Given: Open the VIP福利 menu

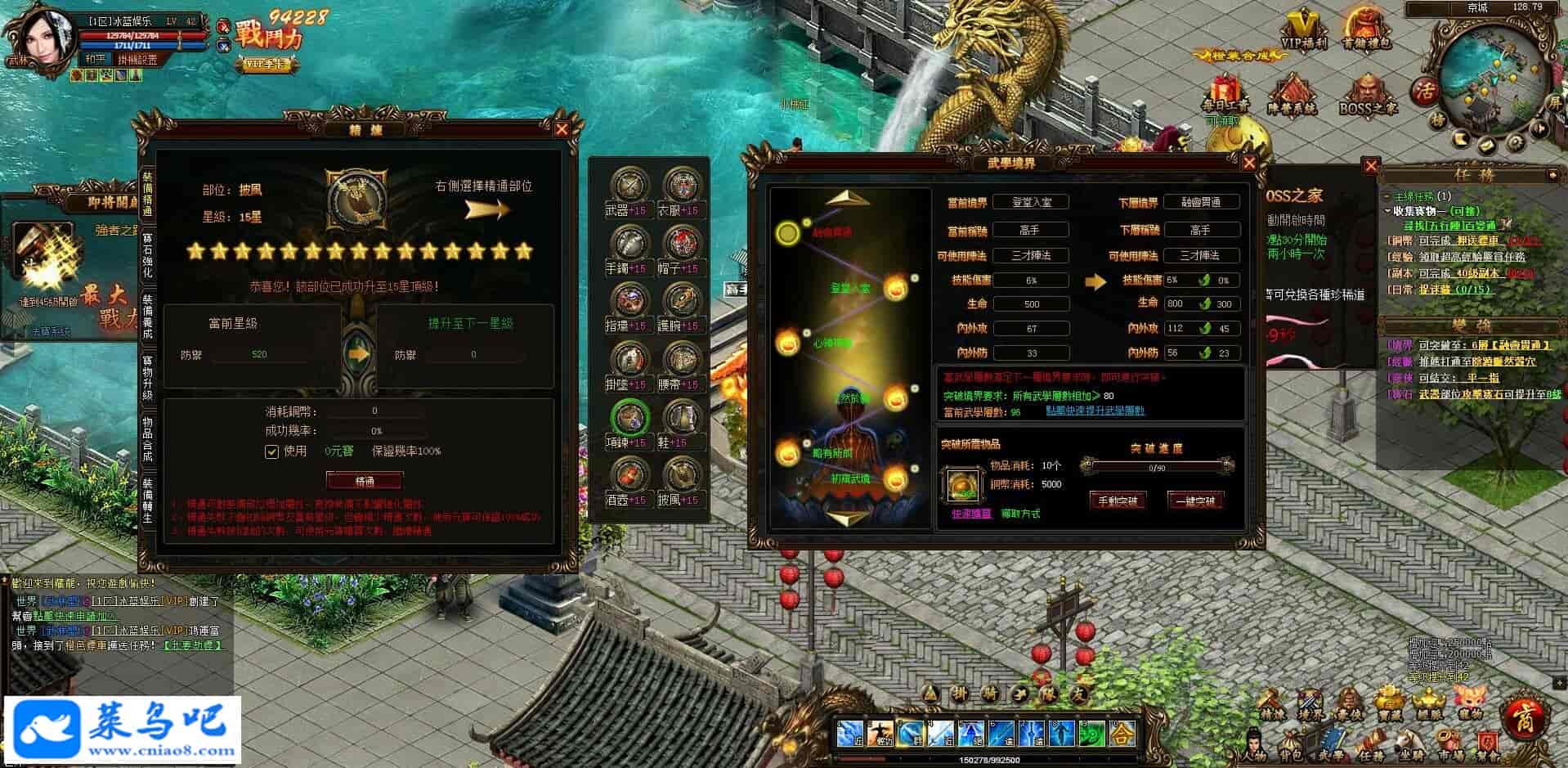Looking at the screenshot, I should tap(1304, 31).
